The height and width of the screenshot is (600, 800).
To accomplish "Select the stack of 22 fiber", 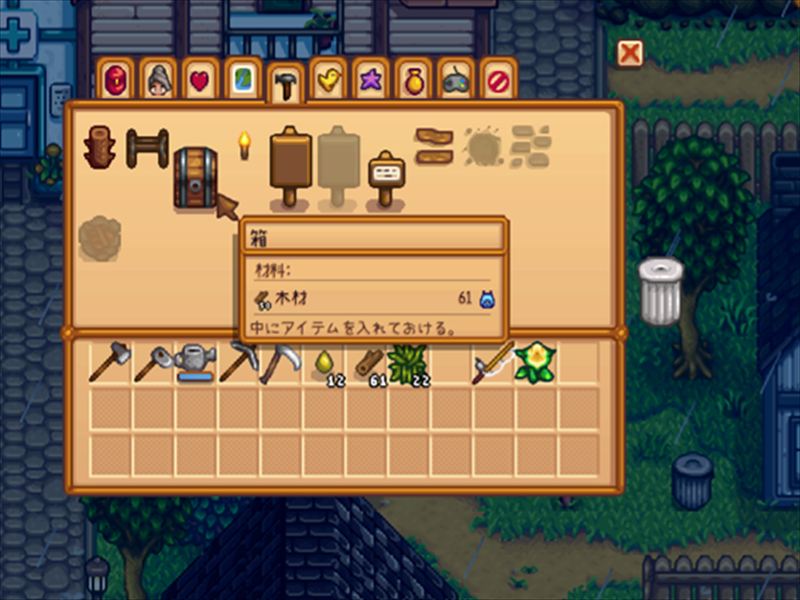I will pos(408,363).
